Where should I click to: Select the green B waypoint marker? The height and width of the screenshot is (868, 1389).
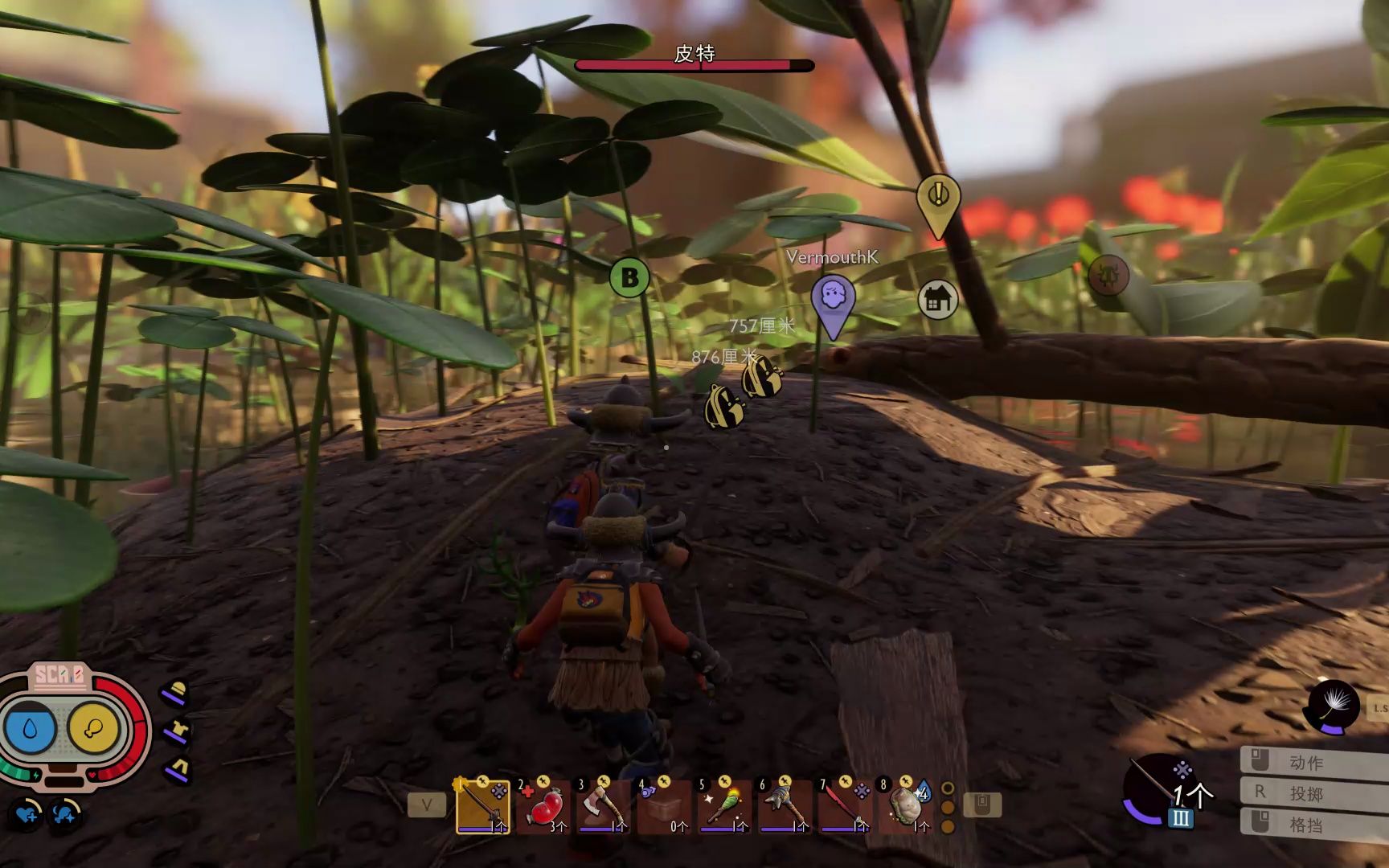pos(629,278)
